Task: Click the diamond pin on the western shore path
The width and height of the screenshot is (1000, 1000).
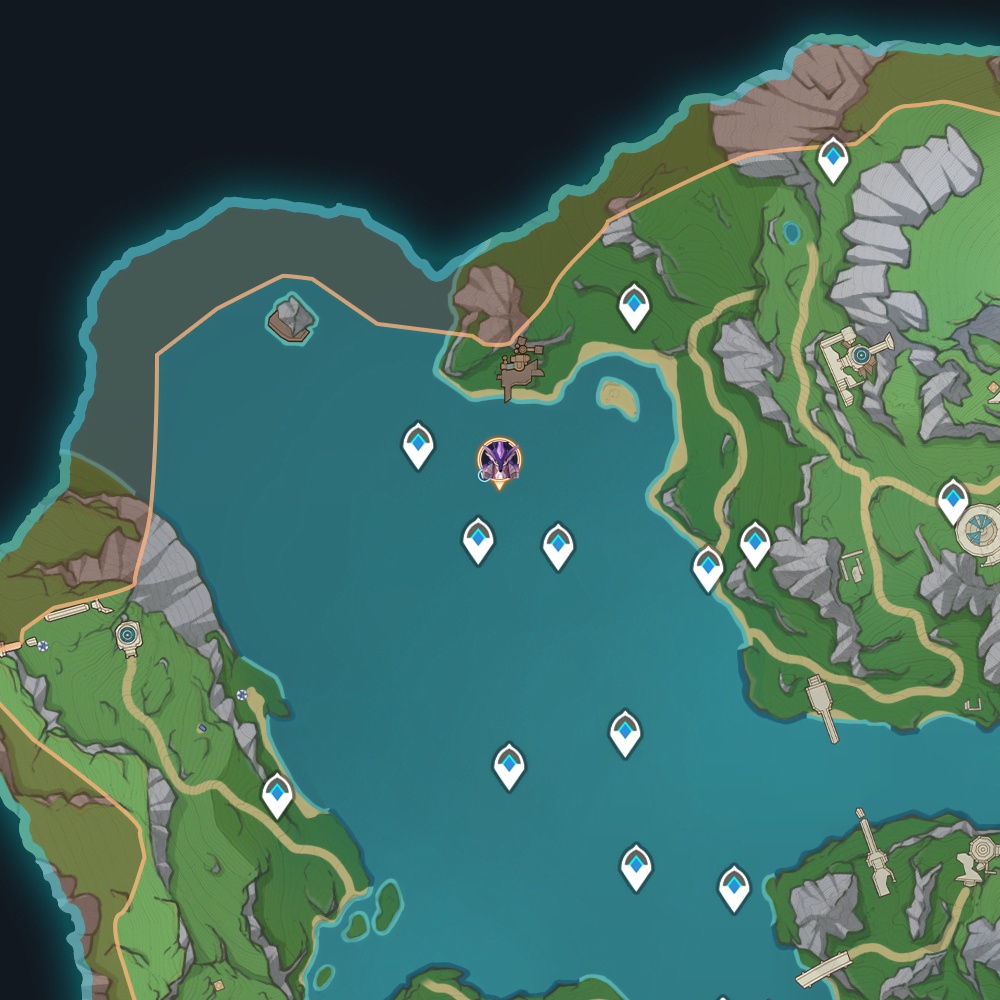Action: 277,794
